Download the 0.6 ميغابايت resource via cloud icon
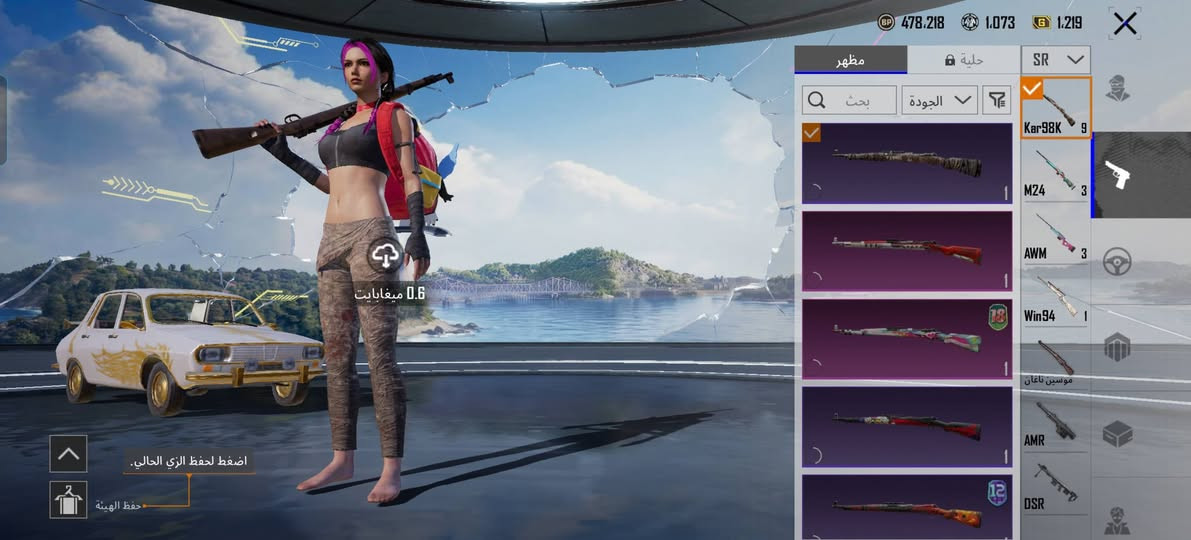Screen dimensions: 1191x540 point(385,257)
